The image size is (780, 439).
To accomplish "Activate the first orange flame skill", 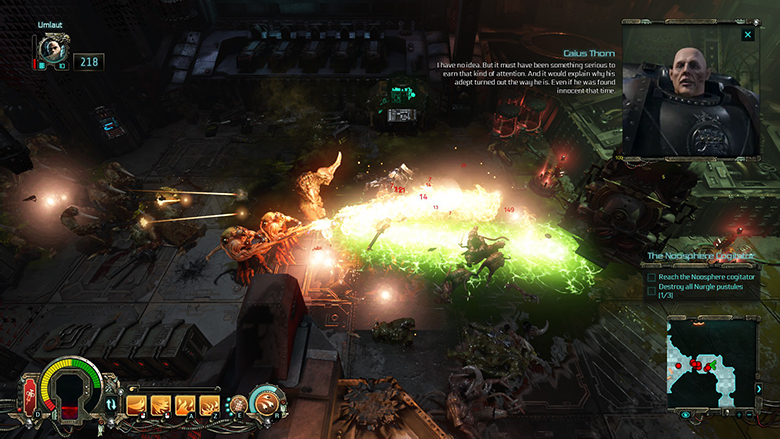I will coord(136,405).
